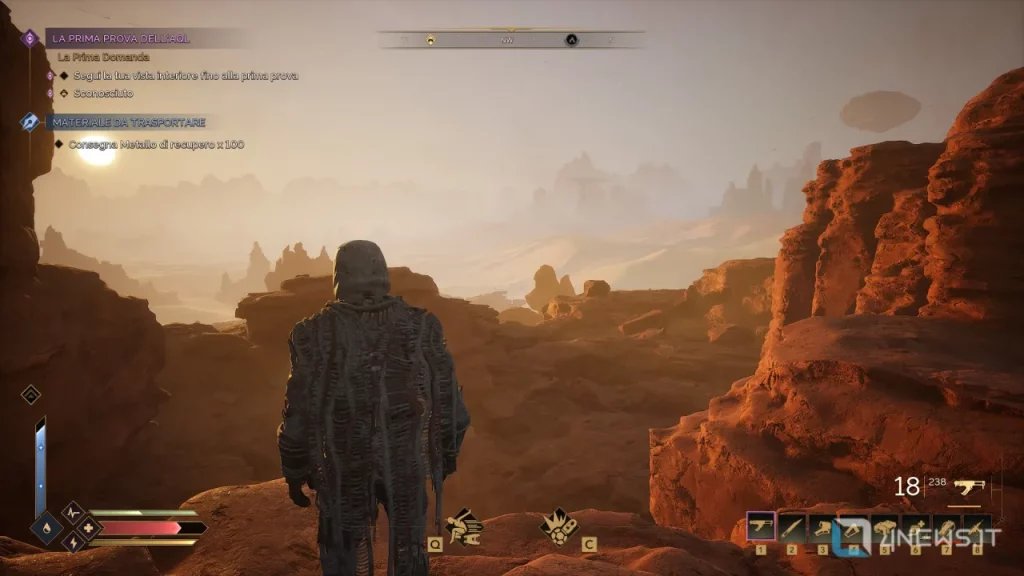Viewport: 1024px width, 576px height.
Task: Activate the explosion ability icon
Action: [557, 524]
